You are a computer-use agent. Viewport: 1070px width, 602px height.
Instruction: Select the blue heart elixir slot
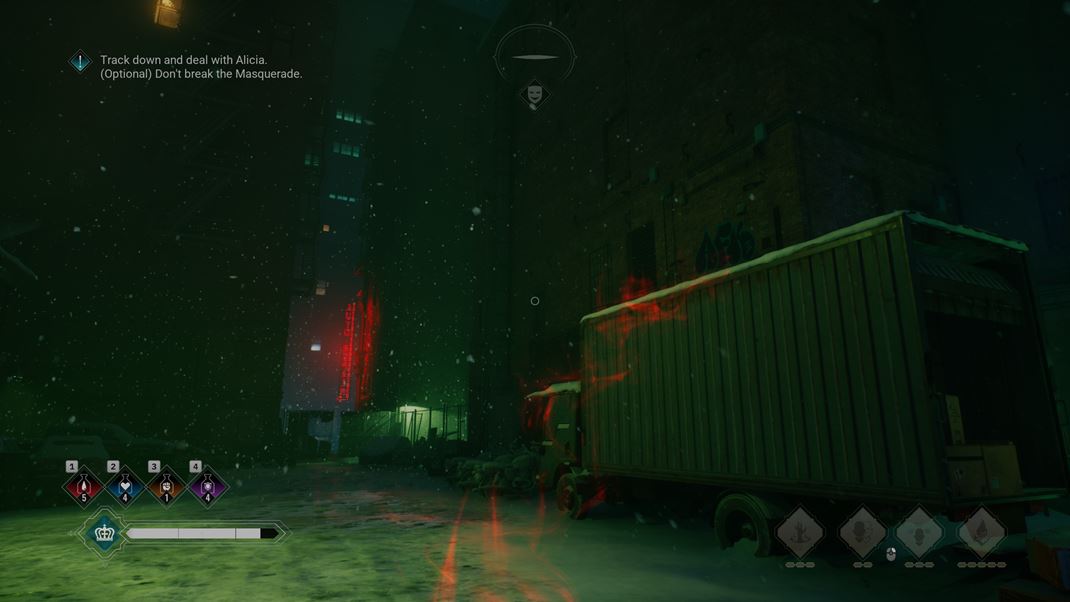pyautogui.click(x=125, y=488)
